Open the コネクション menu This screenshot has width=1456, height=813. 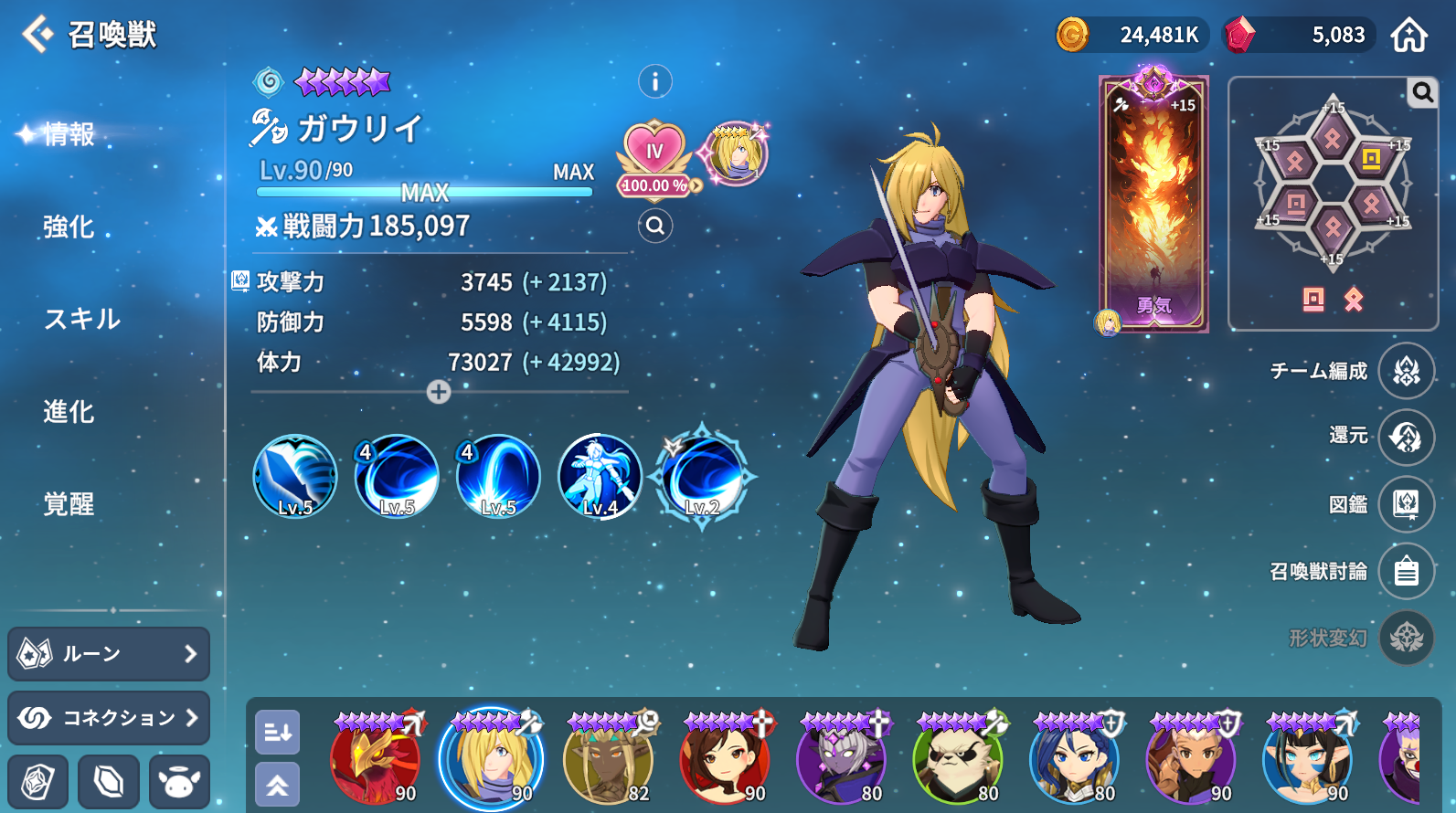(109, 717)
